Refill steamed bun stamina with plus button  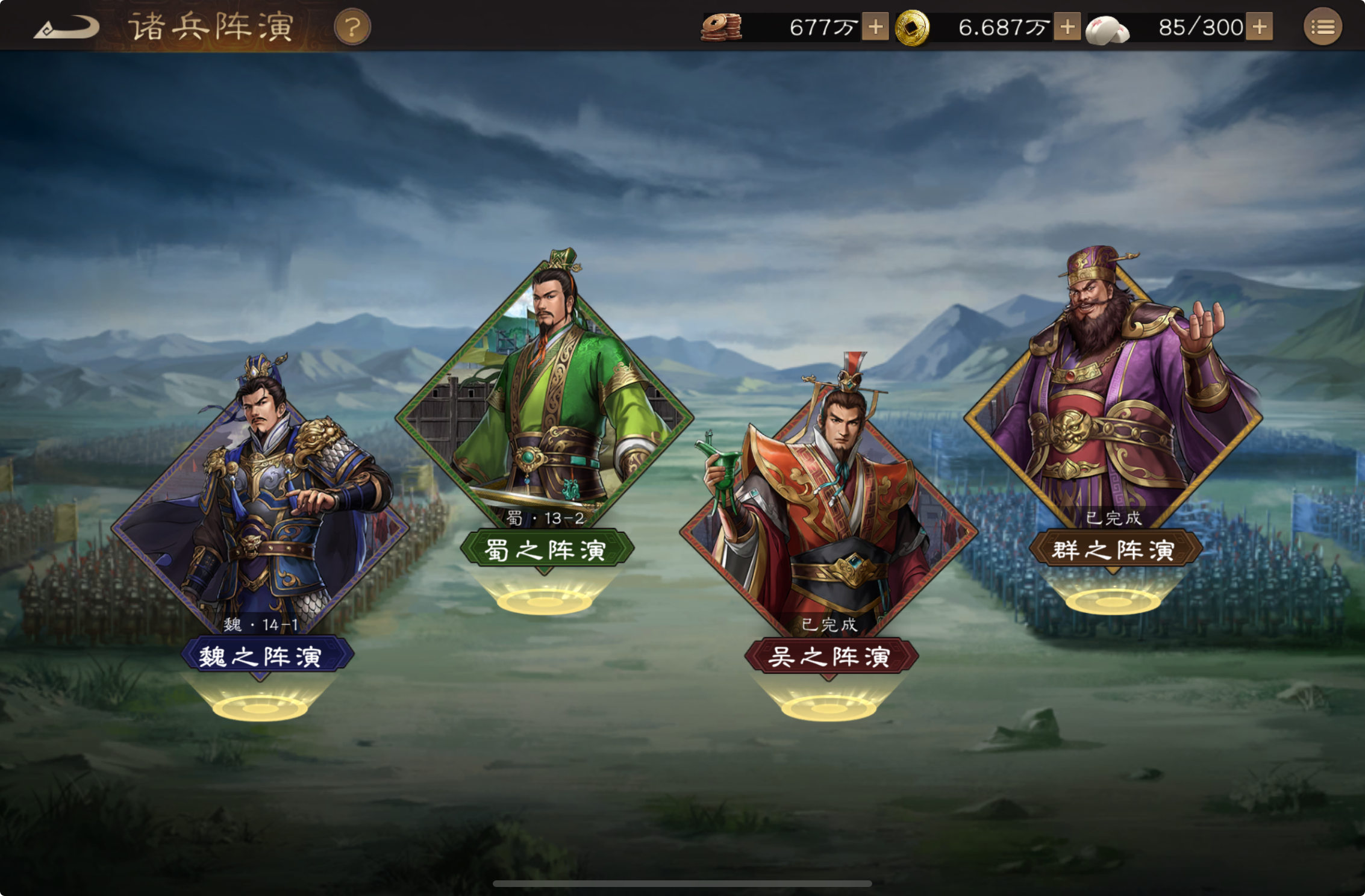(x=1260, y=27)
